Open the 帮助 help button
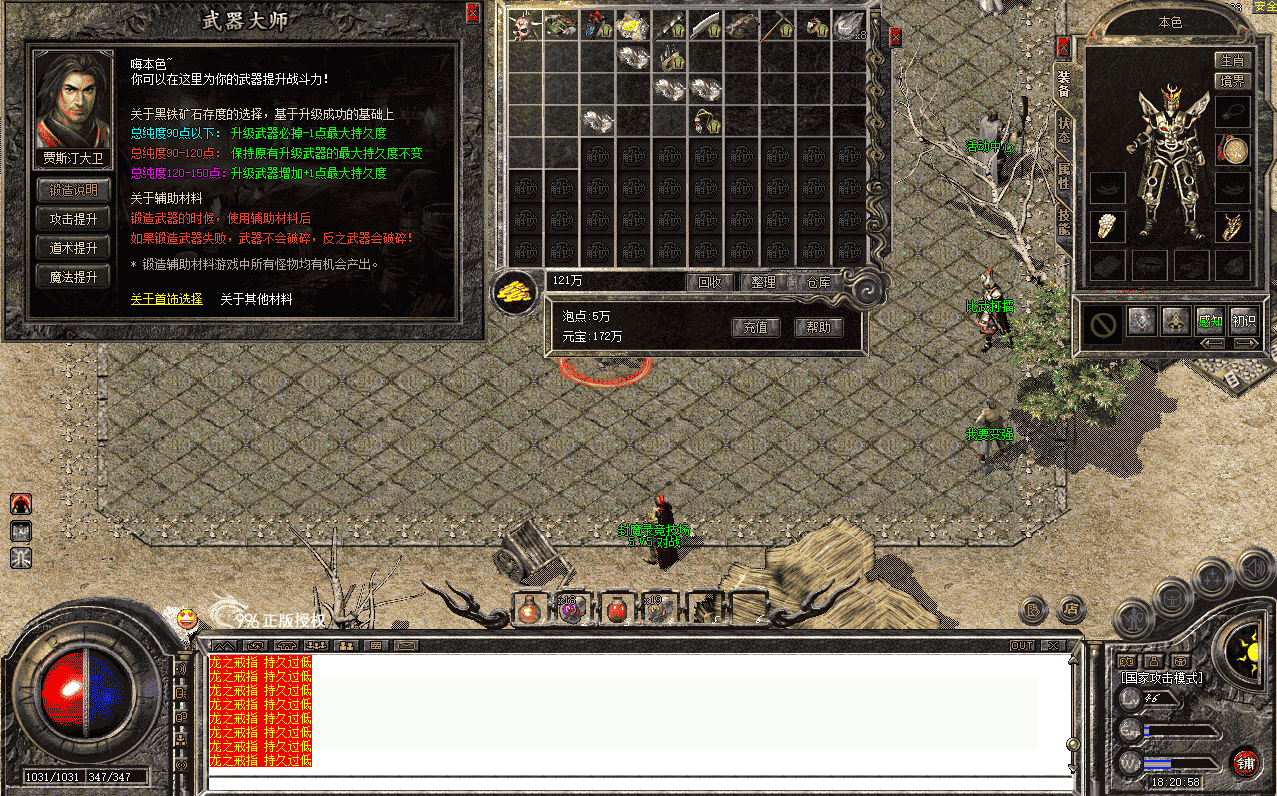Viewport: 1277px width, 796px height. click(818, 327)
